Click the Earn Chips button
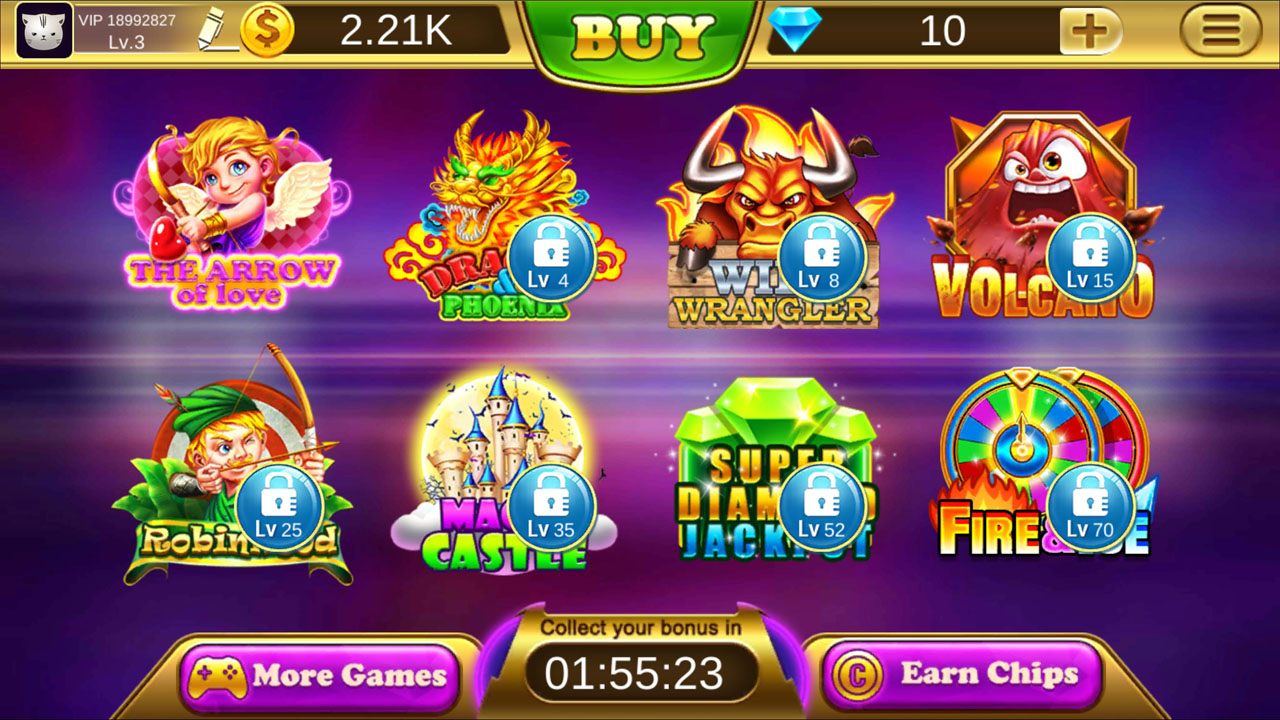Viewport: 1280px width, 720px height. (x=961, y=674)
